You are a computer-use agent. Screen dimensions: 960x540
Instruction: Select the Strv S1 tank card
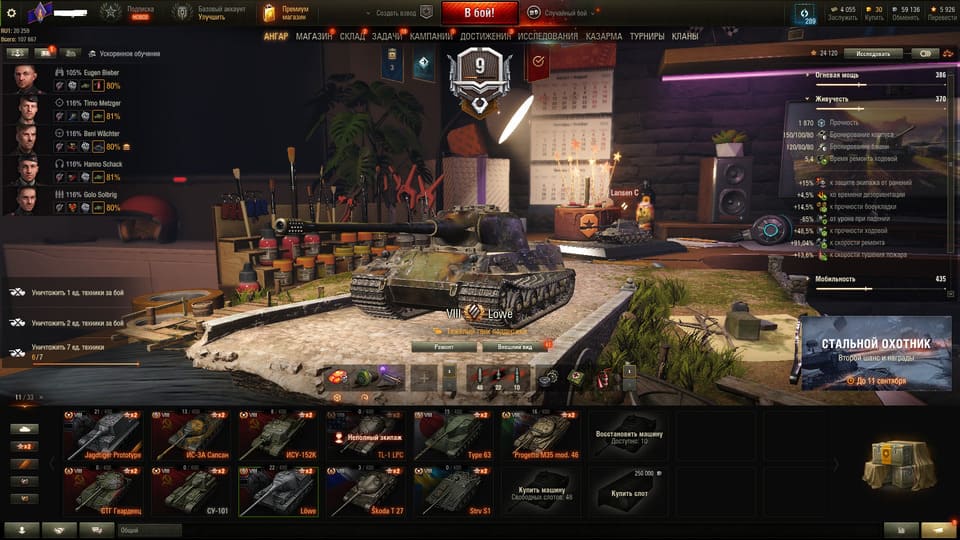[x=453, y=491]
